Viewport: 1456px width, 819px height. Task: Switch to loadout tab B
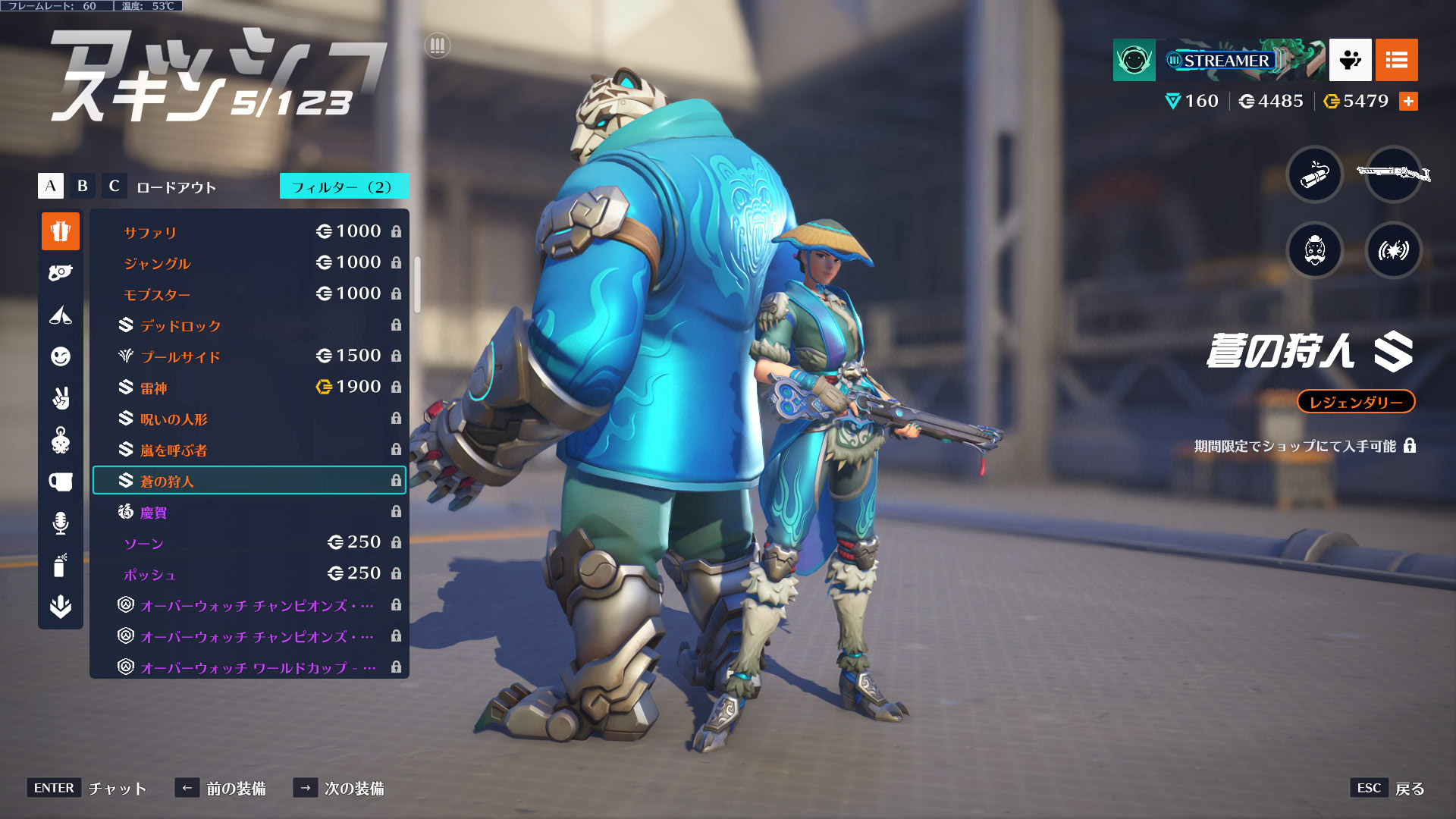[83, 186]
